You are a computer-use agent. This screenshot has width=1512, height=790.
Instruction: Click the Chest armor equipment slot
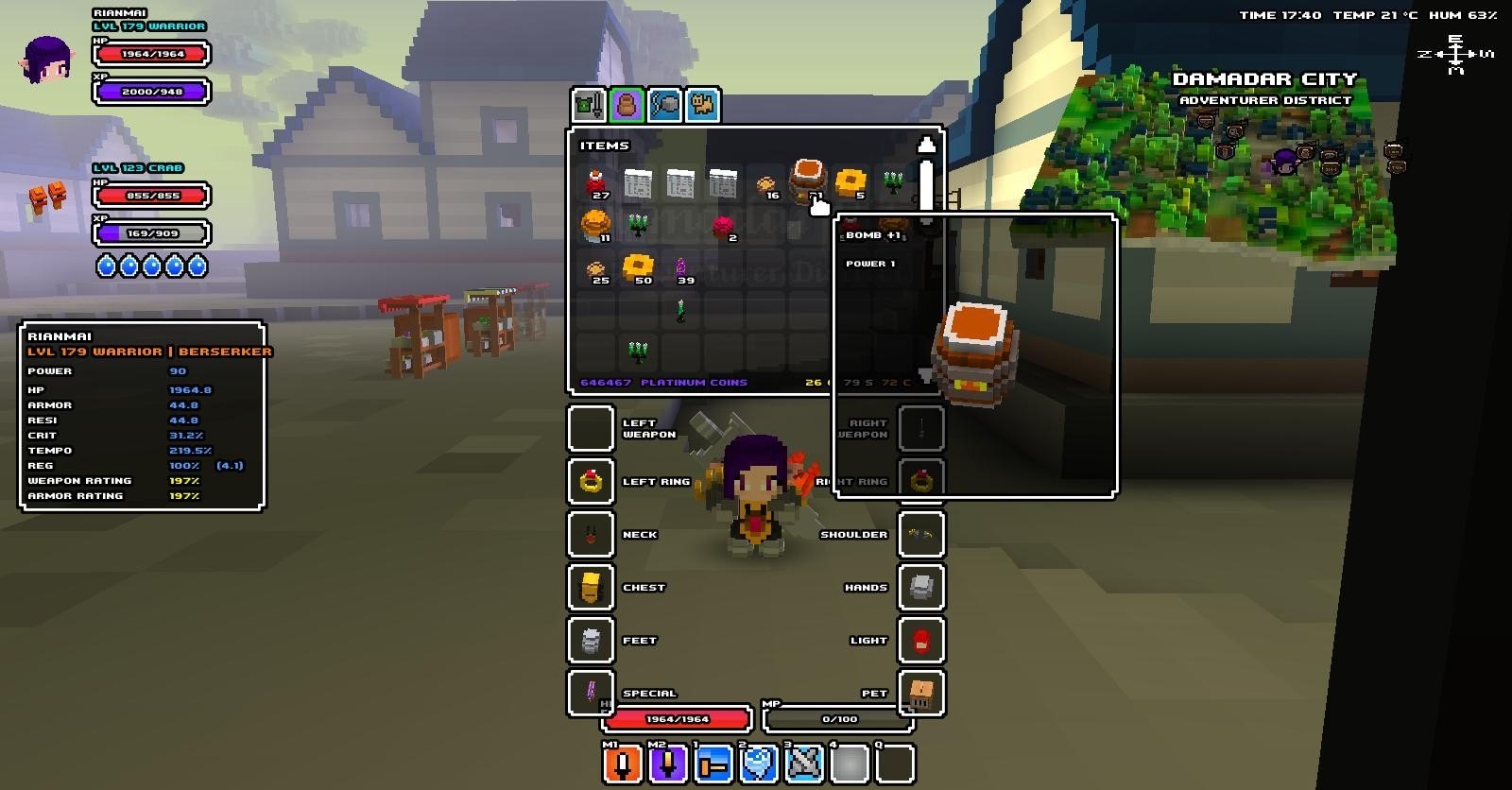click(592, 587)
